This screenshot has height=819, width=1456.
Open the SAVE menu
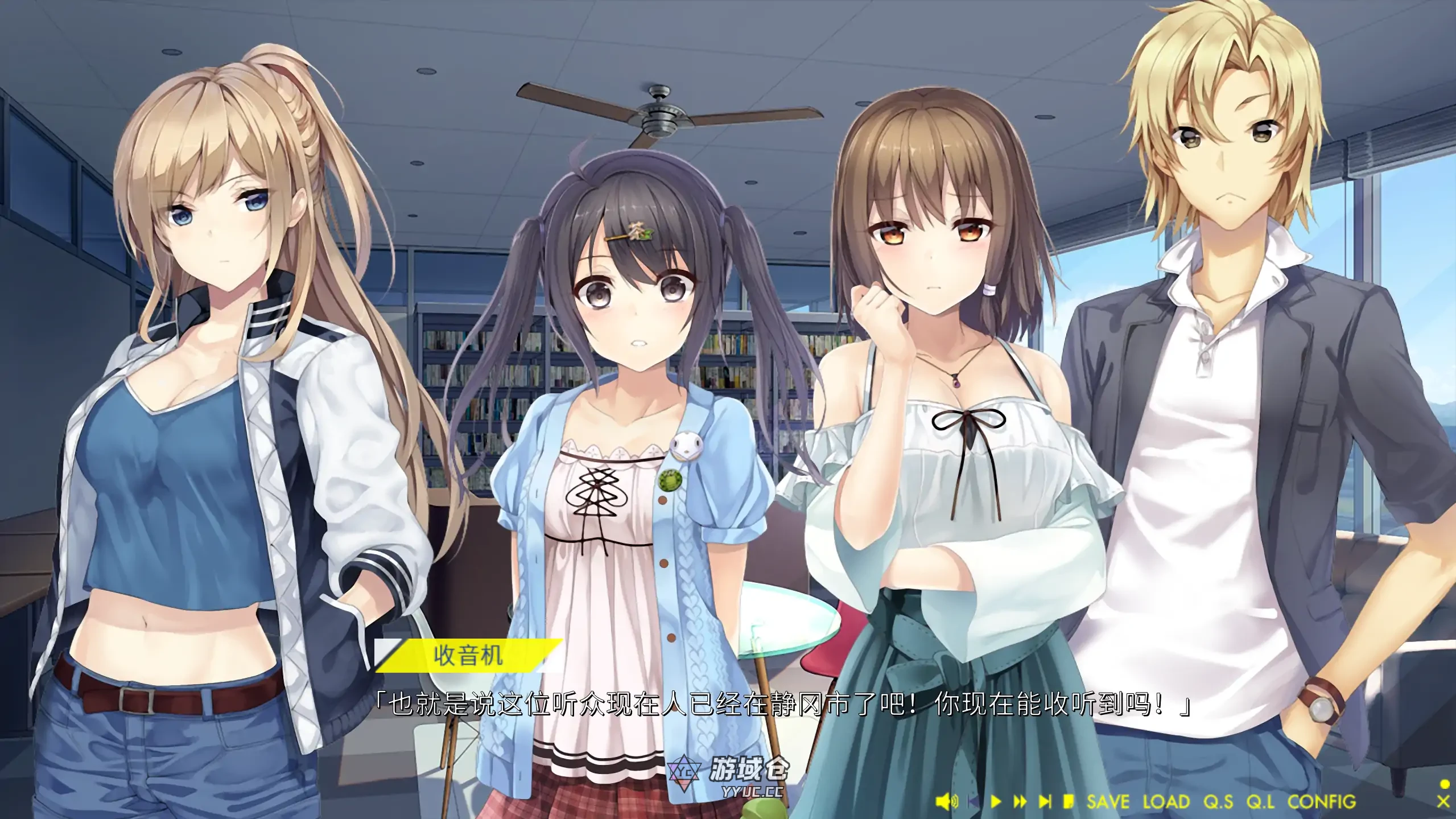click(1107, 802)
